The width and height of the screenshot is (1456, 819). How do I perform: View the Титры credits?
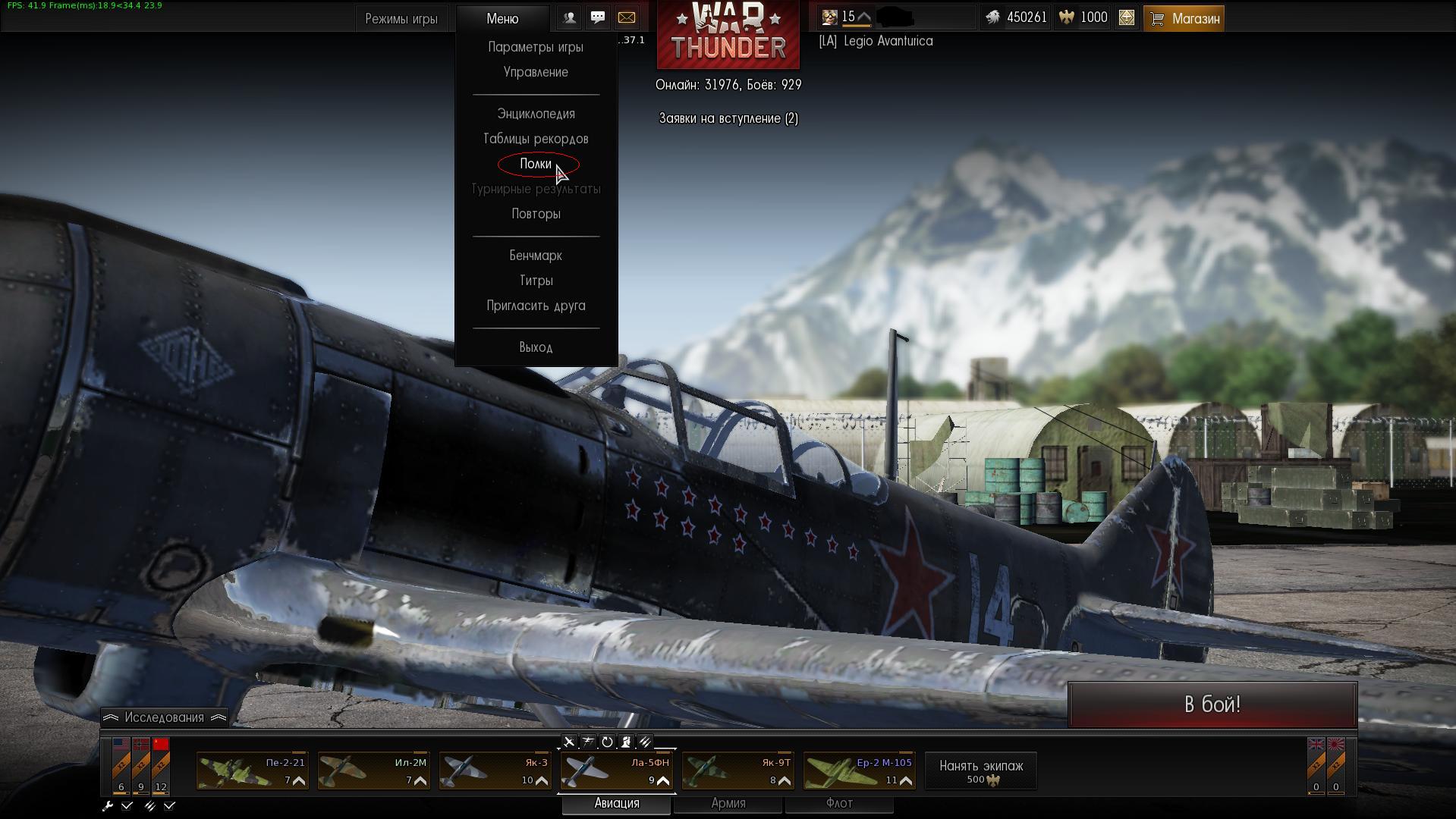536,281
